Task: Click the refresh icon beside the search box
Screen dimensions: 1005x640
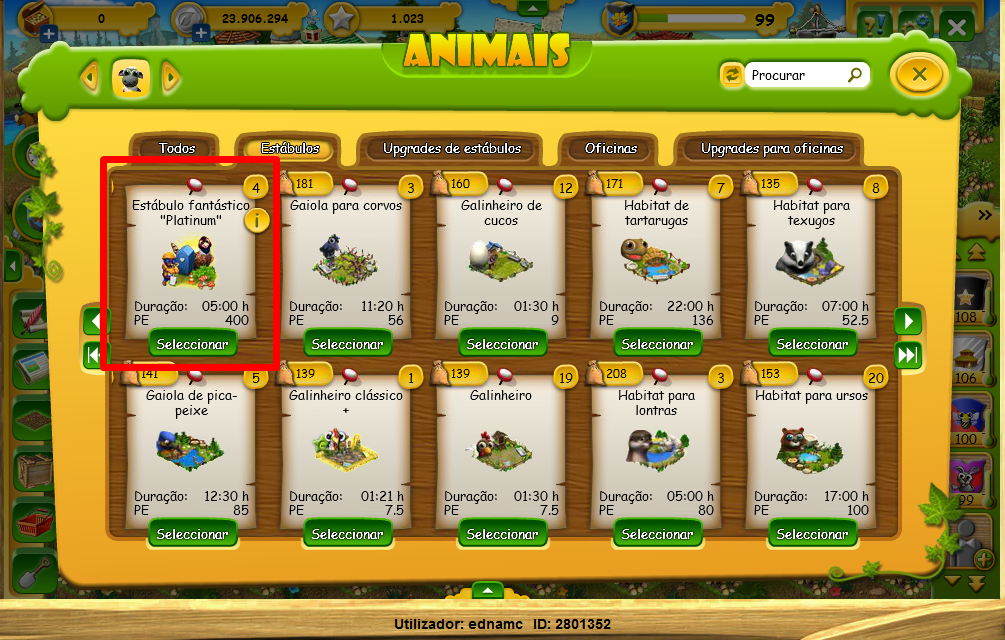Action: (732, 75)
